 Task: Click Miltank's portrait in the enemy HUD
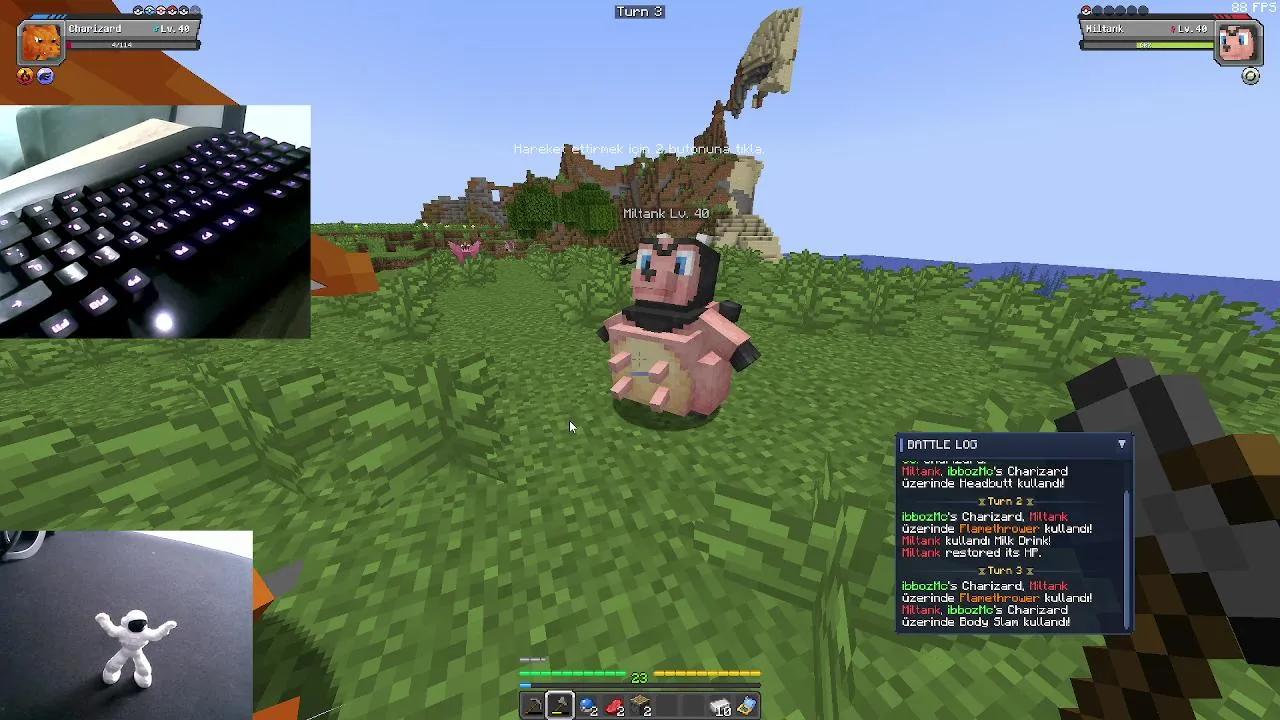pyautogui.click(x=1238, y=42)
